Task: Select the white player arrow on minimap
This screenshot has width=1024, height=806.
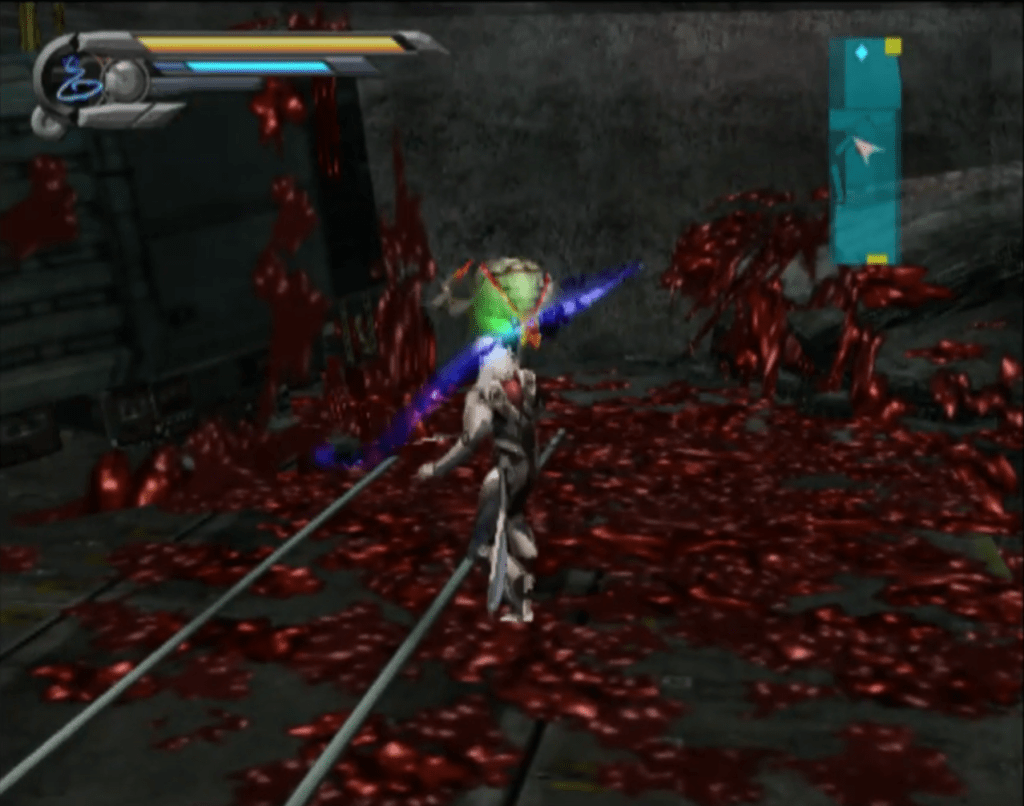Action: [868, 151]
